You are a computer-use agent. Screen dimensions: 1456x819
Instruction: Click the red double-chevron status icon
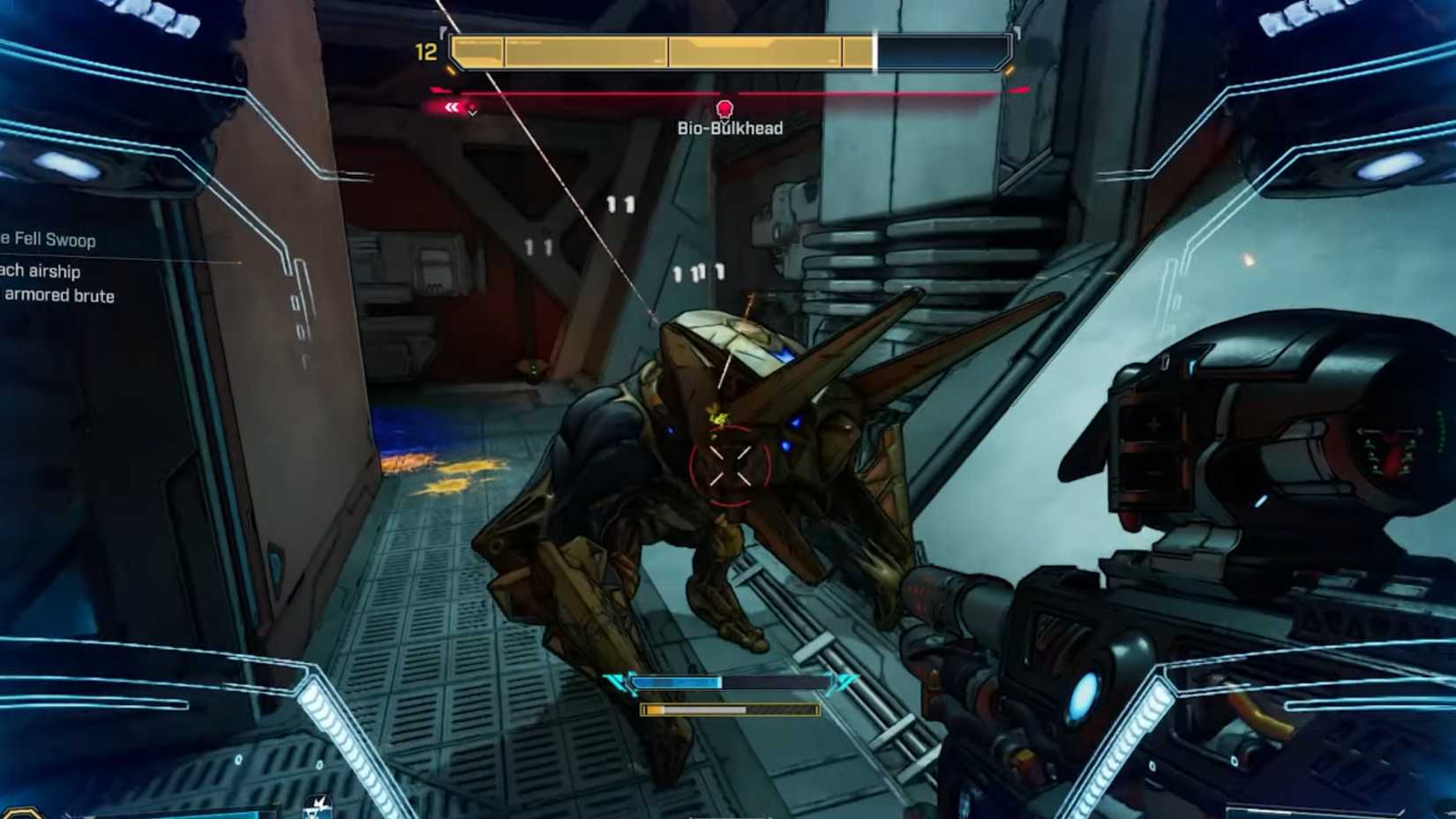(452, 108)
